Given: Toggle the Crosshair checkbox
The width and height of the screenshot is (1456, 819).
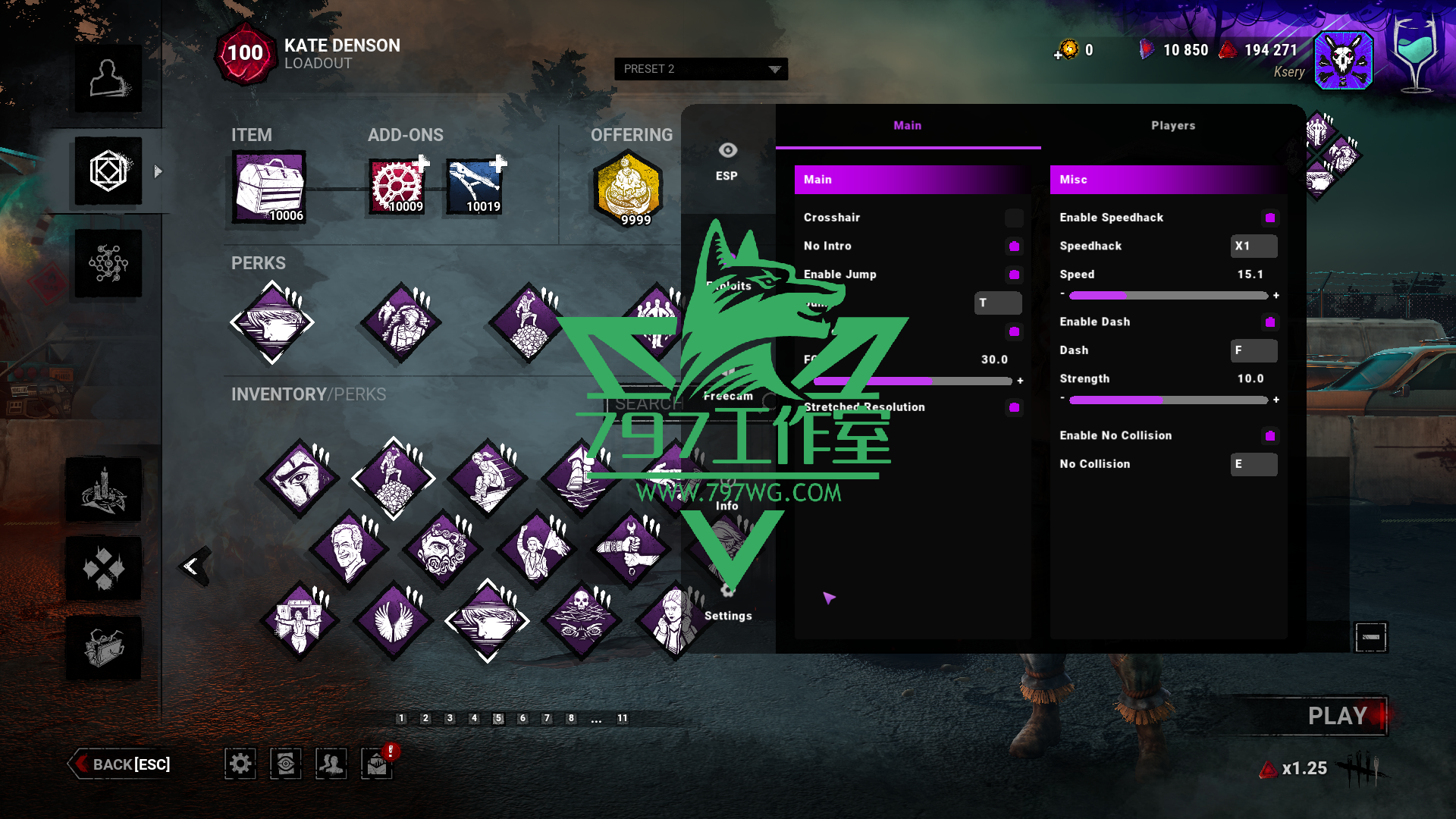Looking at the screenshot, I should [1014, 218].
